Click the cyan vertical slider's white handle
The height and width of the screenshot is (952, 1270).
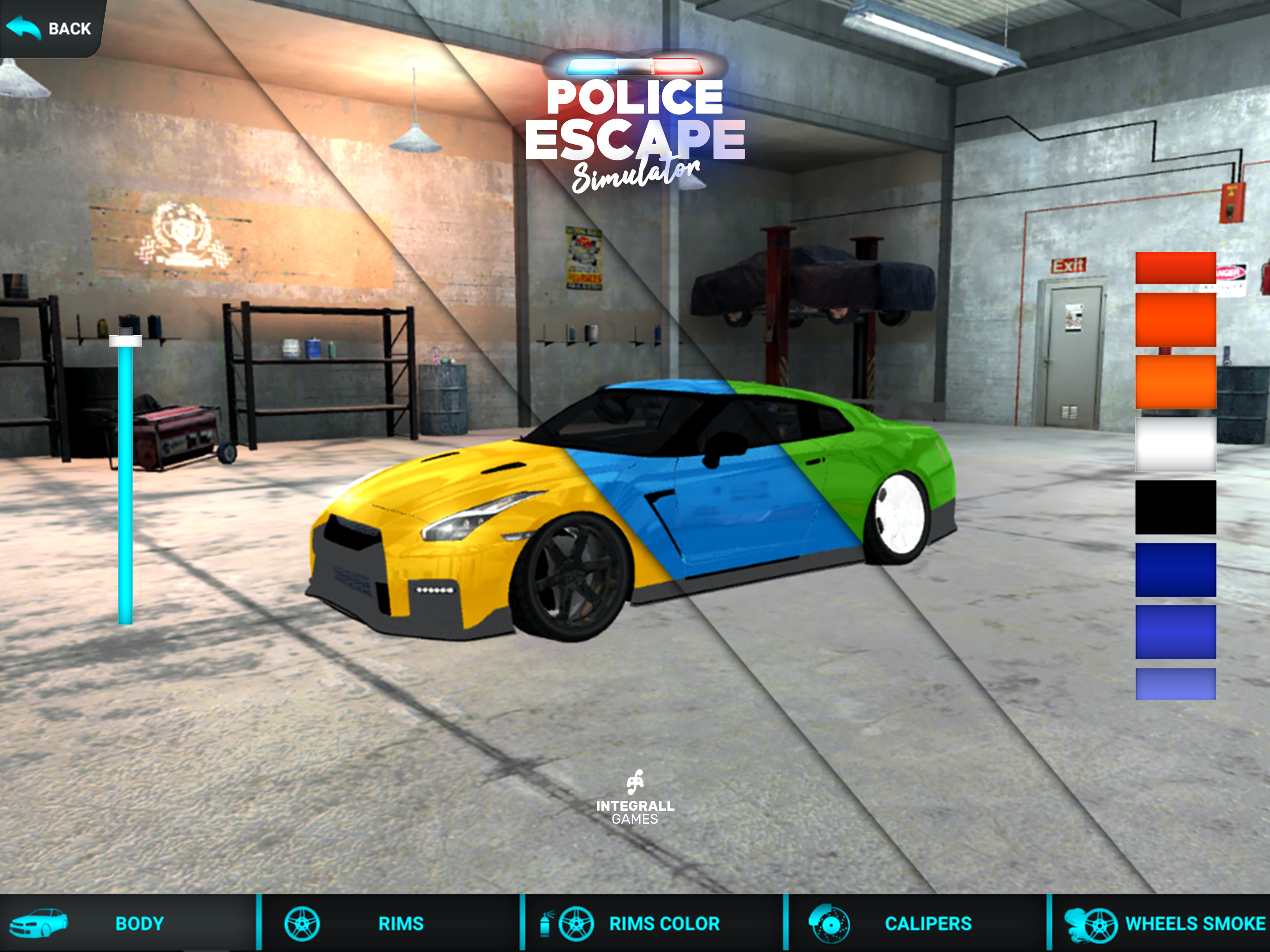coord(125,341)
